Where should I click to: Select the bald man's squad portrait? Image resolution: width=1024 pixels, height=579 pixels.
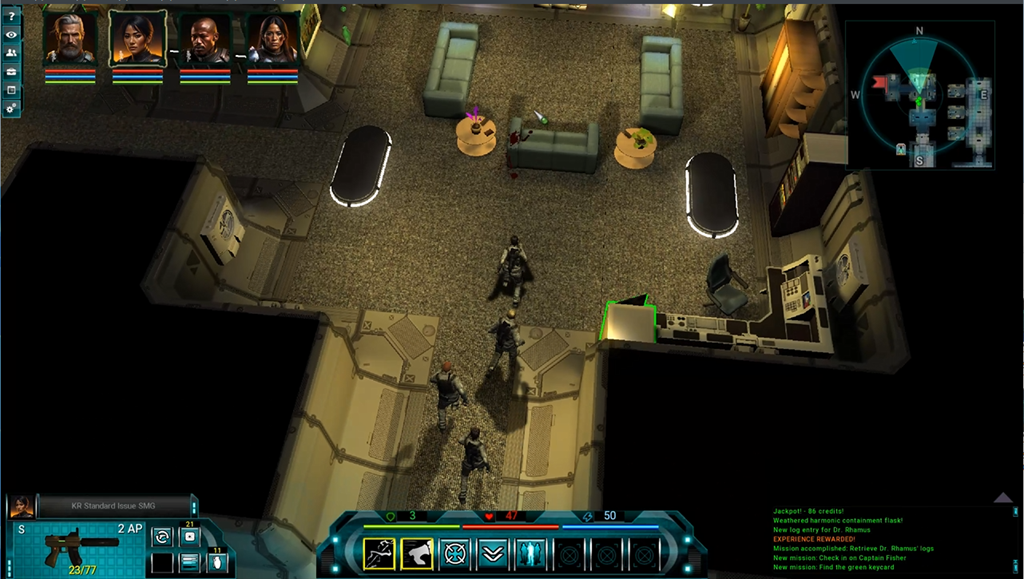pyautogui.click(x=205, y=40)
